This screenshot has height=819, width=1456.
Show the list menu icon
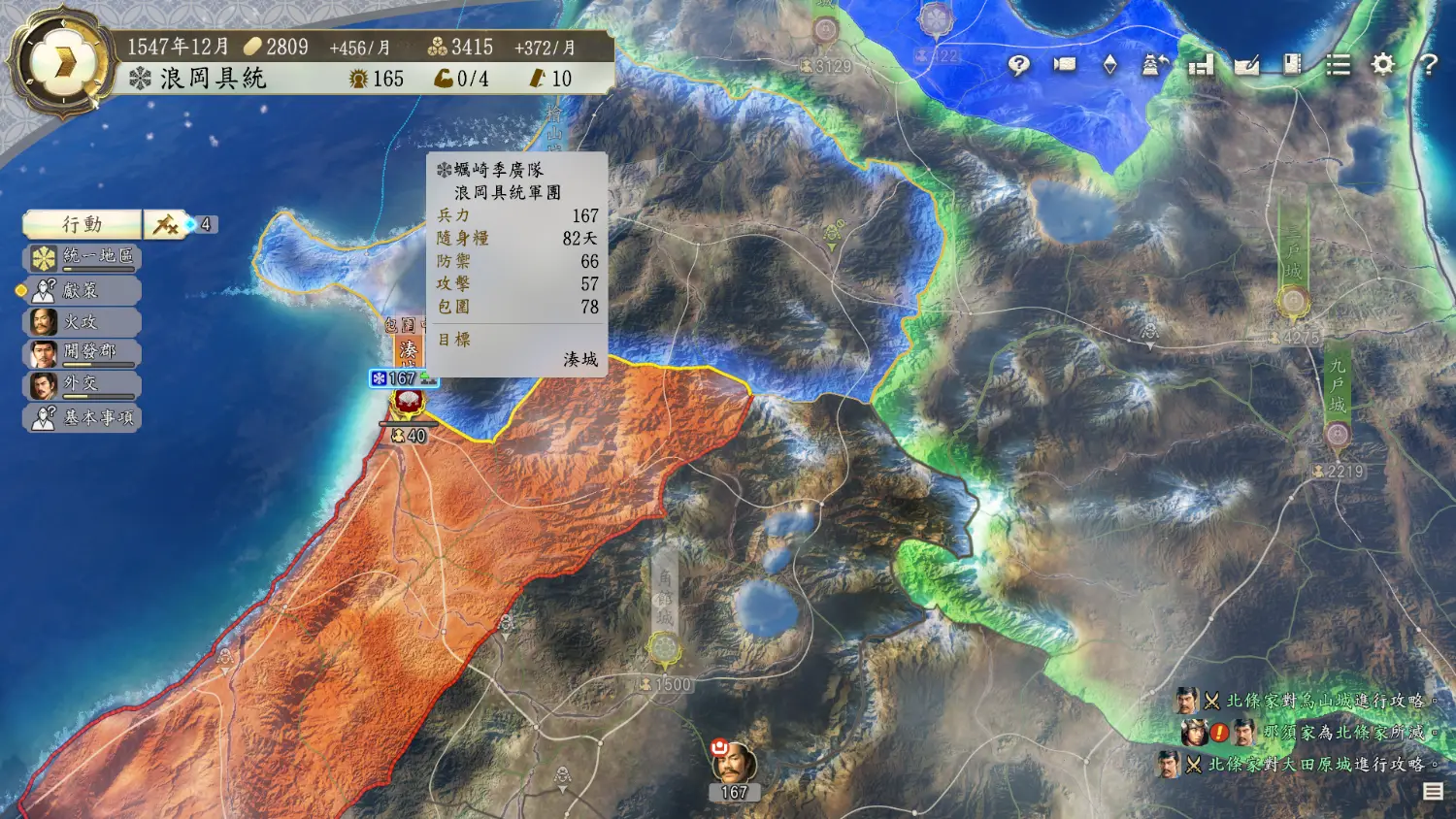[1338, 65]
